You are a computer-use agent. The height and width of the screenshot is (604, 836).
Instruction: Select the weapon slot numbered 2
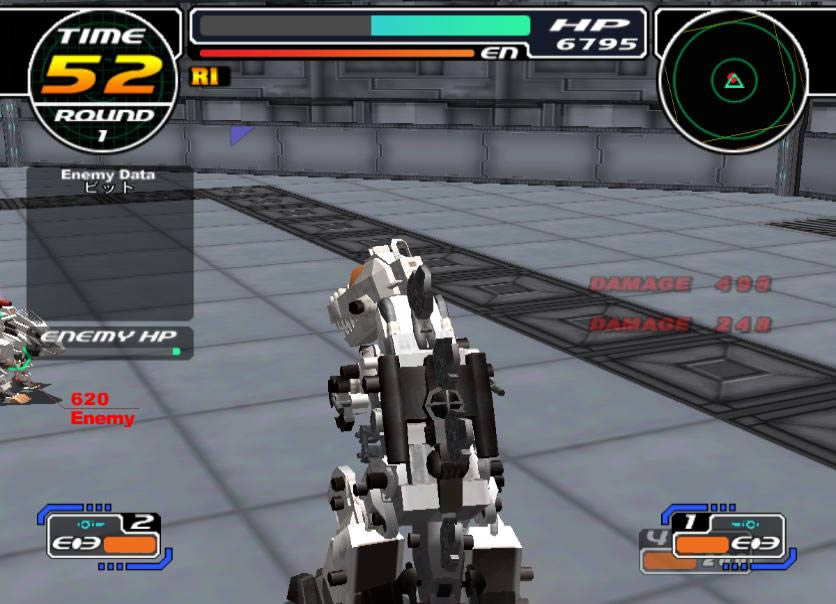click(104, 535)
